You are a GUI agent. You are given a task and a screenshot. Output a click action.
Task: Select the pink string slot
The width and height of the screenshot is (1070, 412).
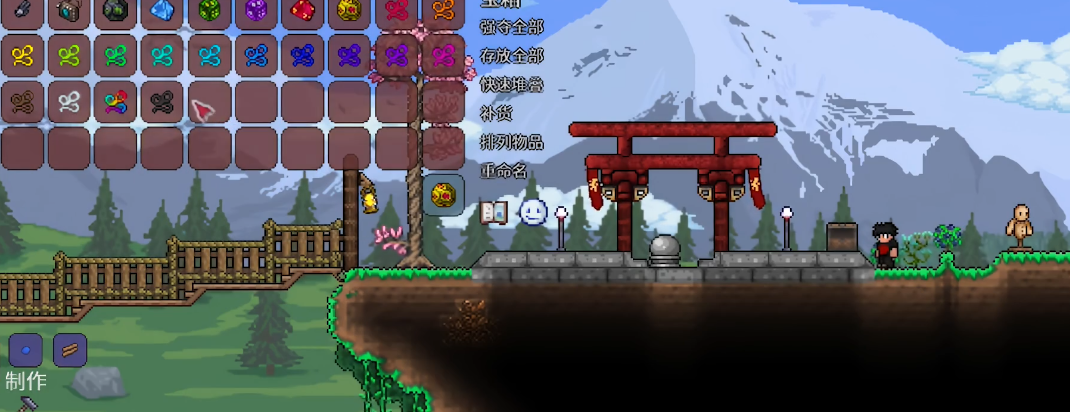pyautogui.click(x=443, y=55)
